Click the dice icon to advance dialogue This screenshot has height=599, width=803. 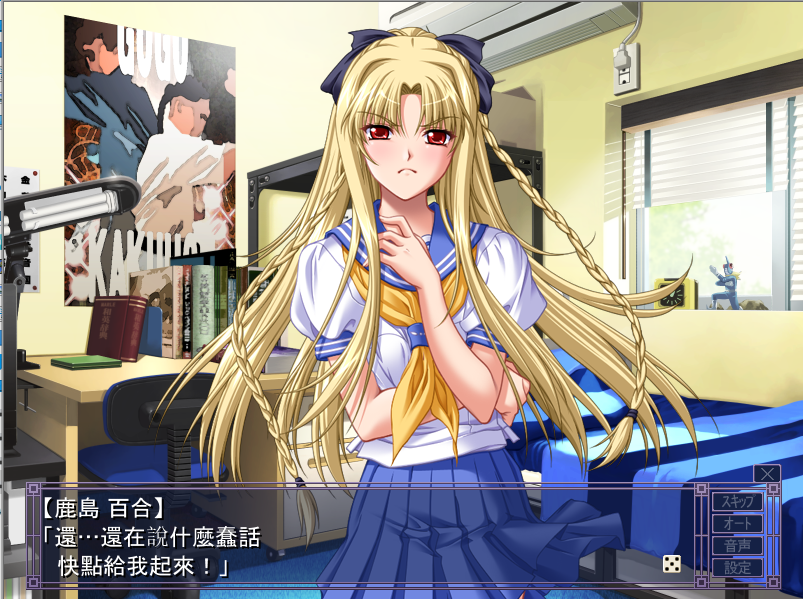click(672, 564)
